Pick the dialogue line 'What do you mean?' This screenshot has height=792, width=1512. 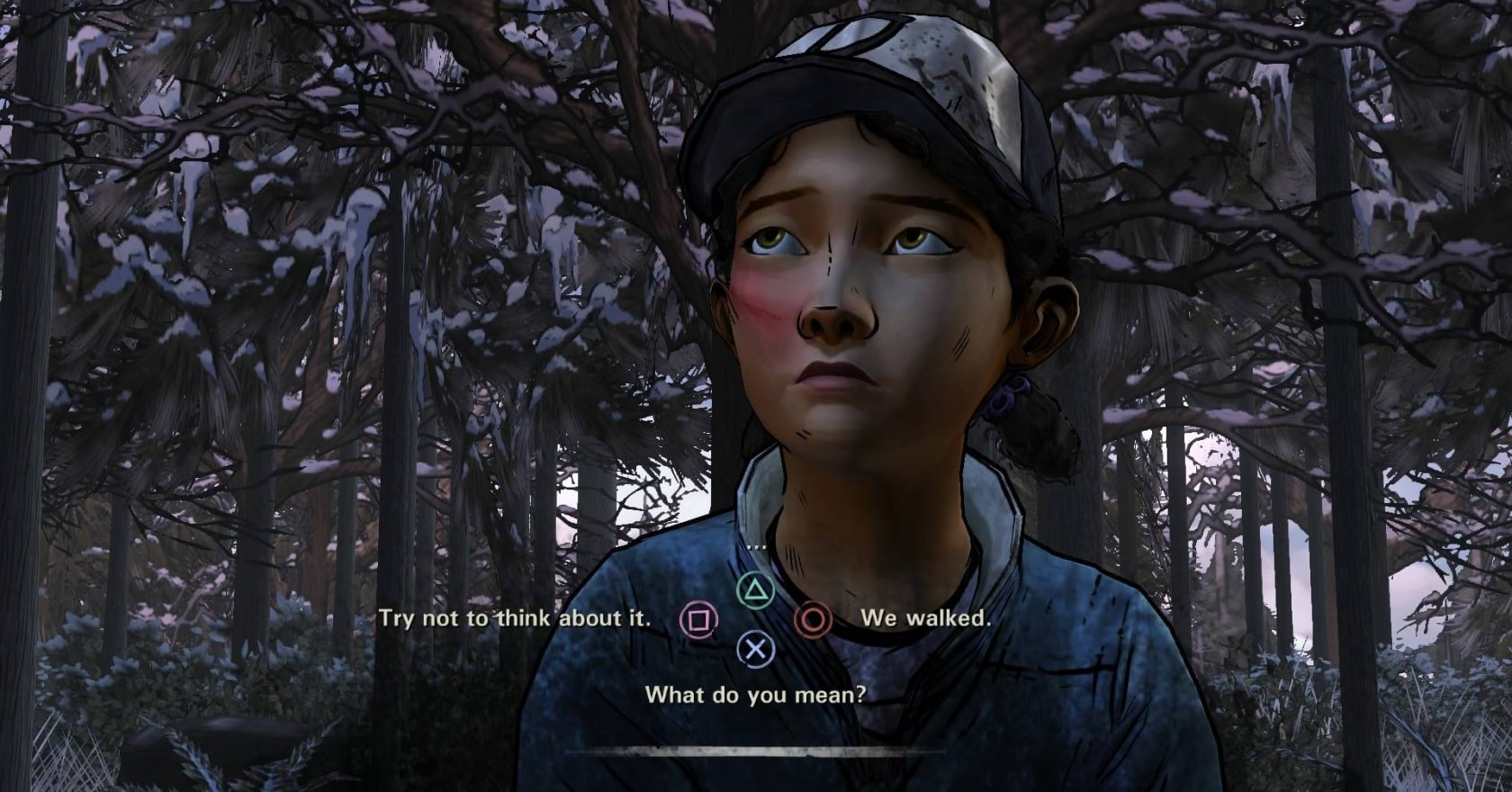point(755,693)
